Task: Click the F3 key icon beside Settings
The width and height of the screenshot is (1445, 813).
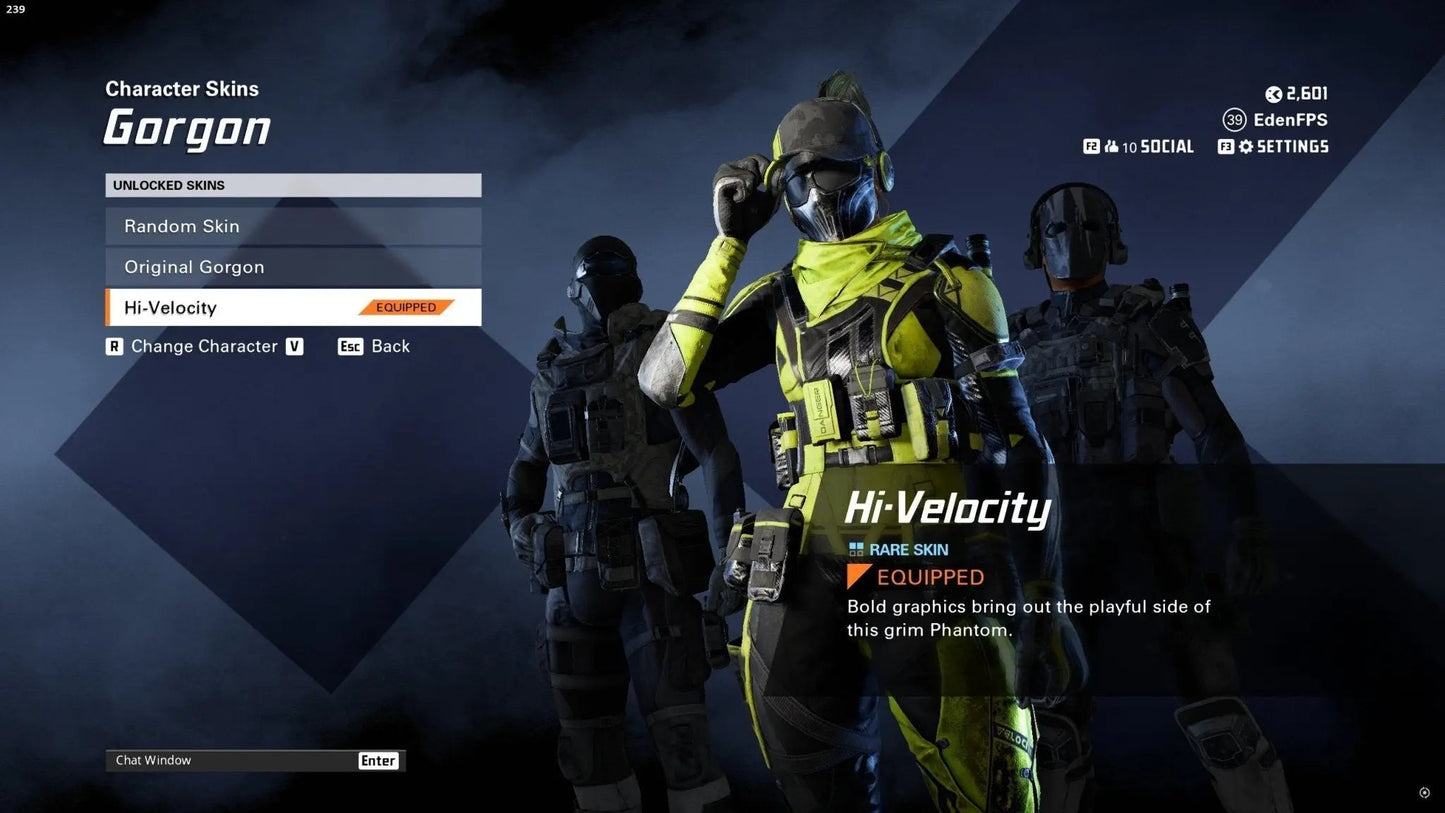Action: point(1225,146)
